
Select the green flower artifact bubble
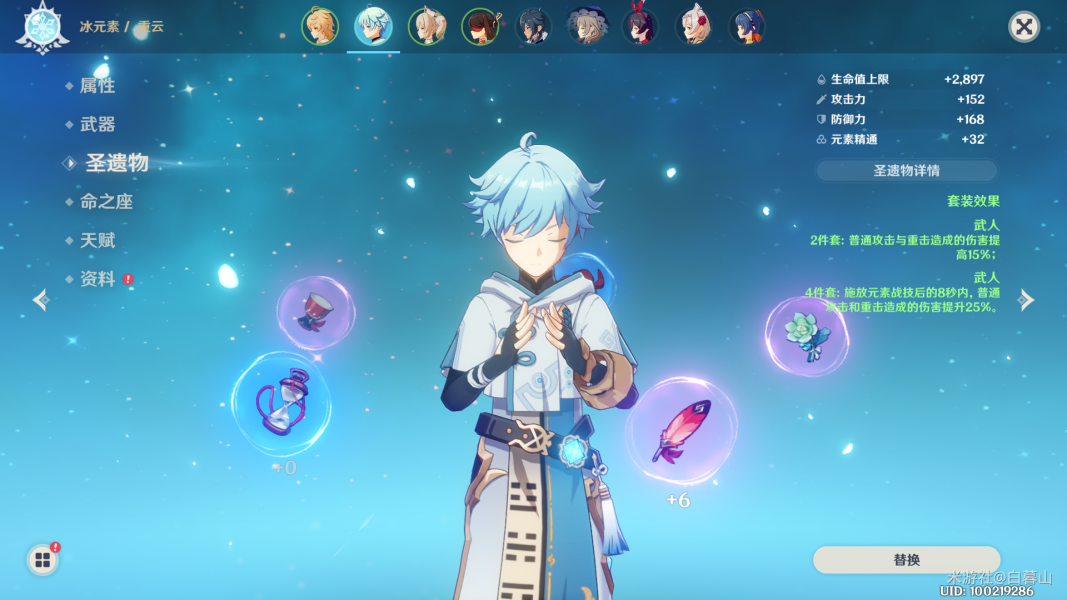[806, 337]
